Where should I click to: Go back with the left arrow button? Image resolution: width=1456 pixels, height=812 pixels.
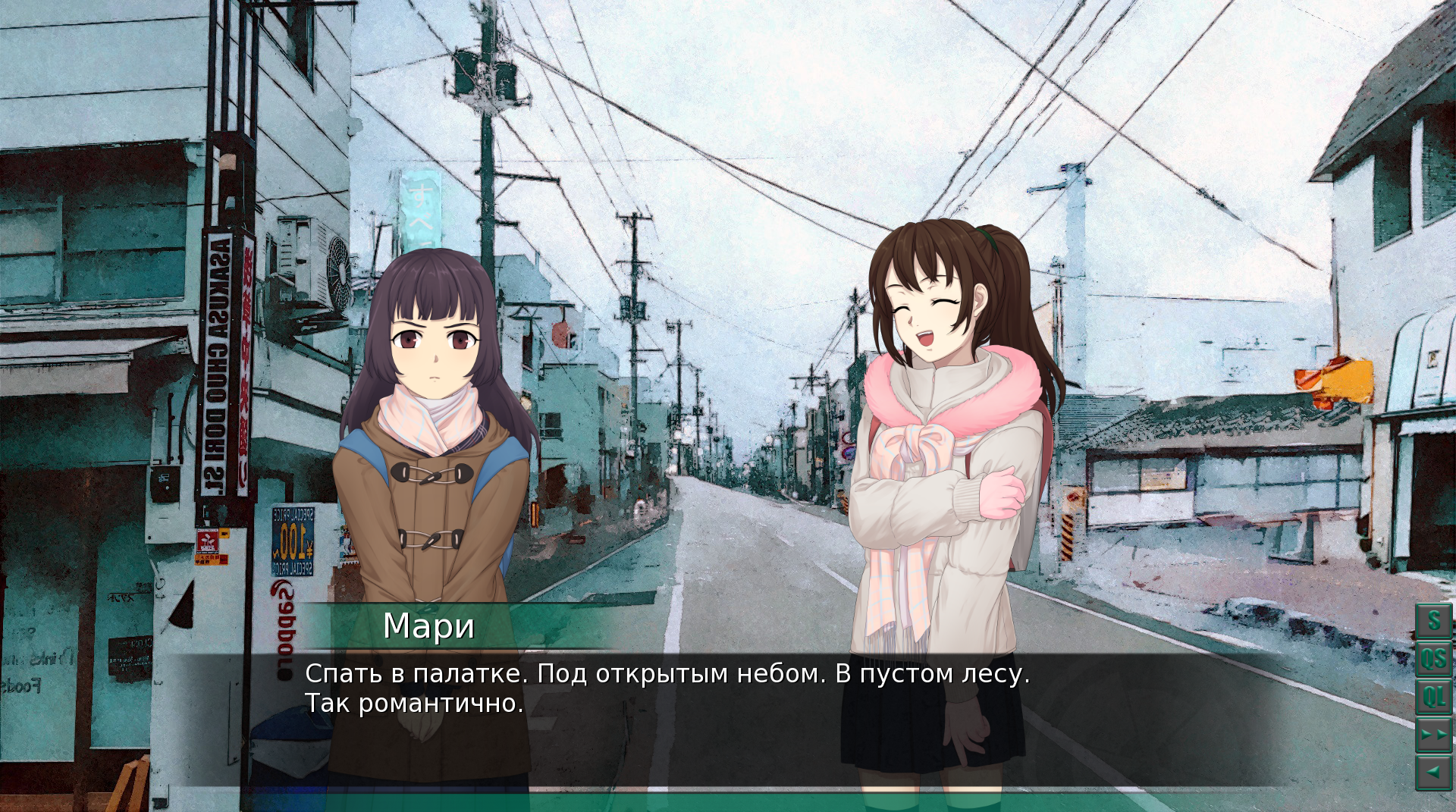(x=1433, y=773)
